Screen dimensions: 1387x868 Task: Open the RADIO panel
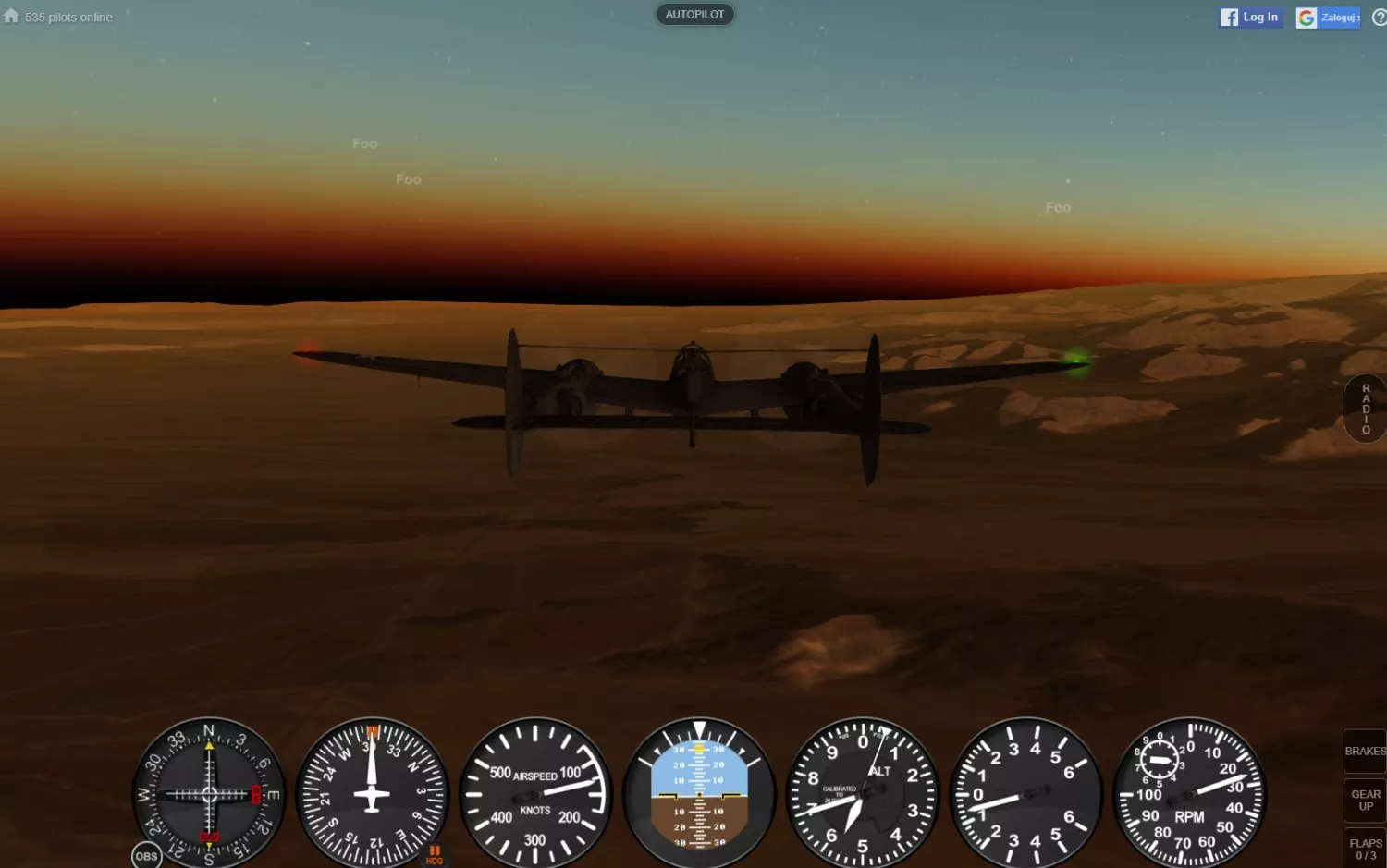[x=1366, y=409]
